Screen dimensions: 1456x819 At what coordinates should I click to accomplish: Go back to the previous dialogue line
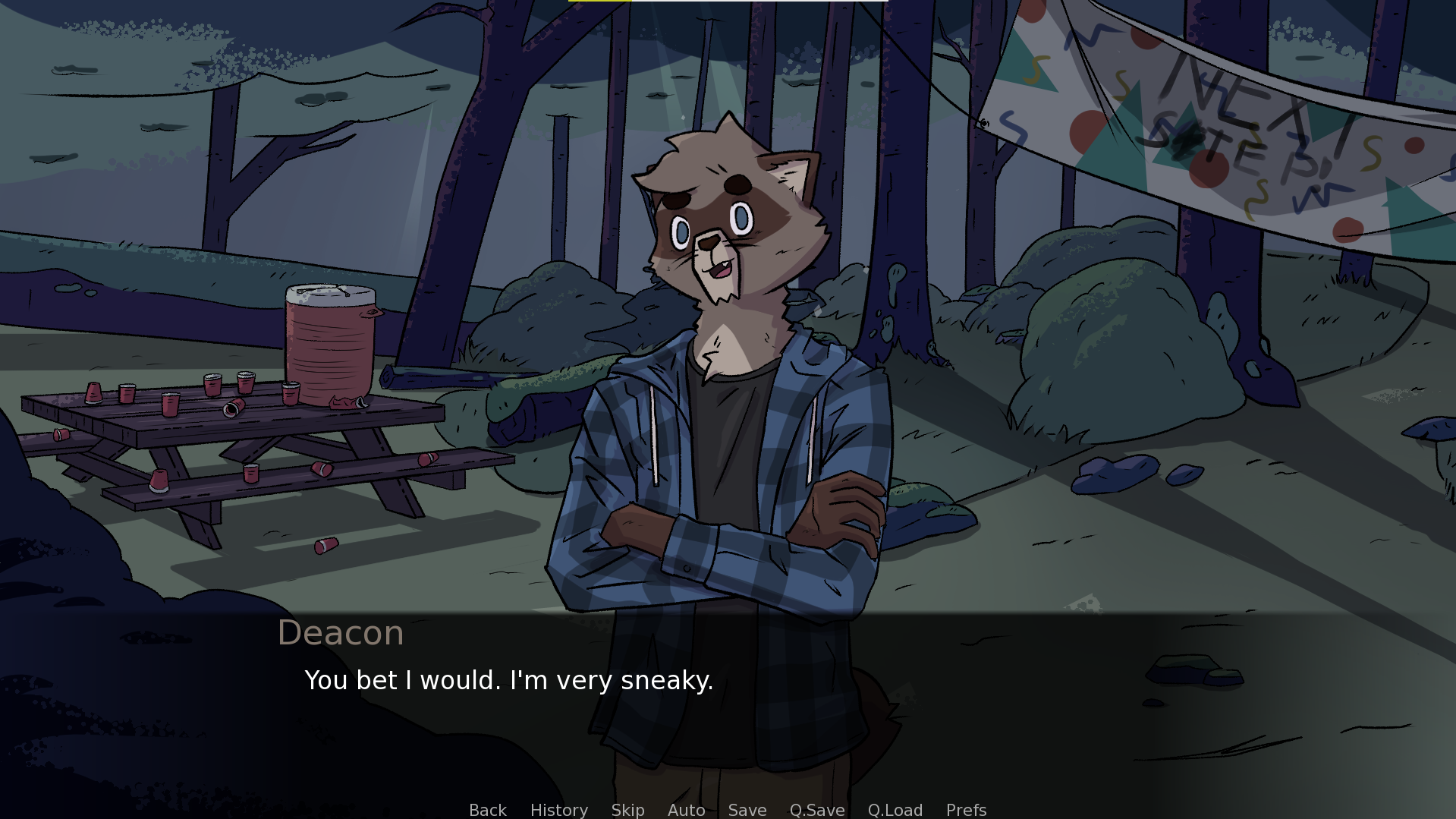click(x=487, y=810)
